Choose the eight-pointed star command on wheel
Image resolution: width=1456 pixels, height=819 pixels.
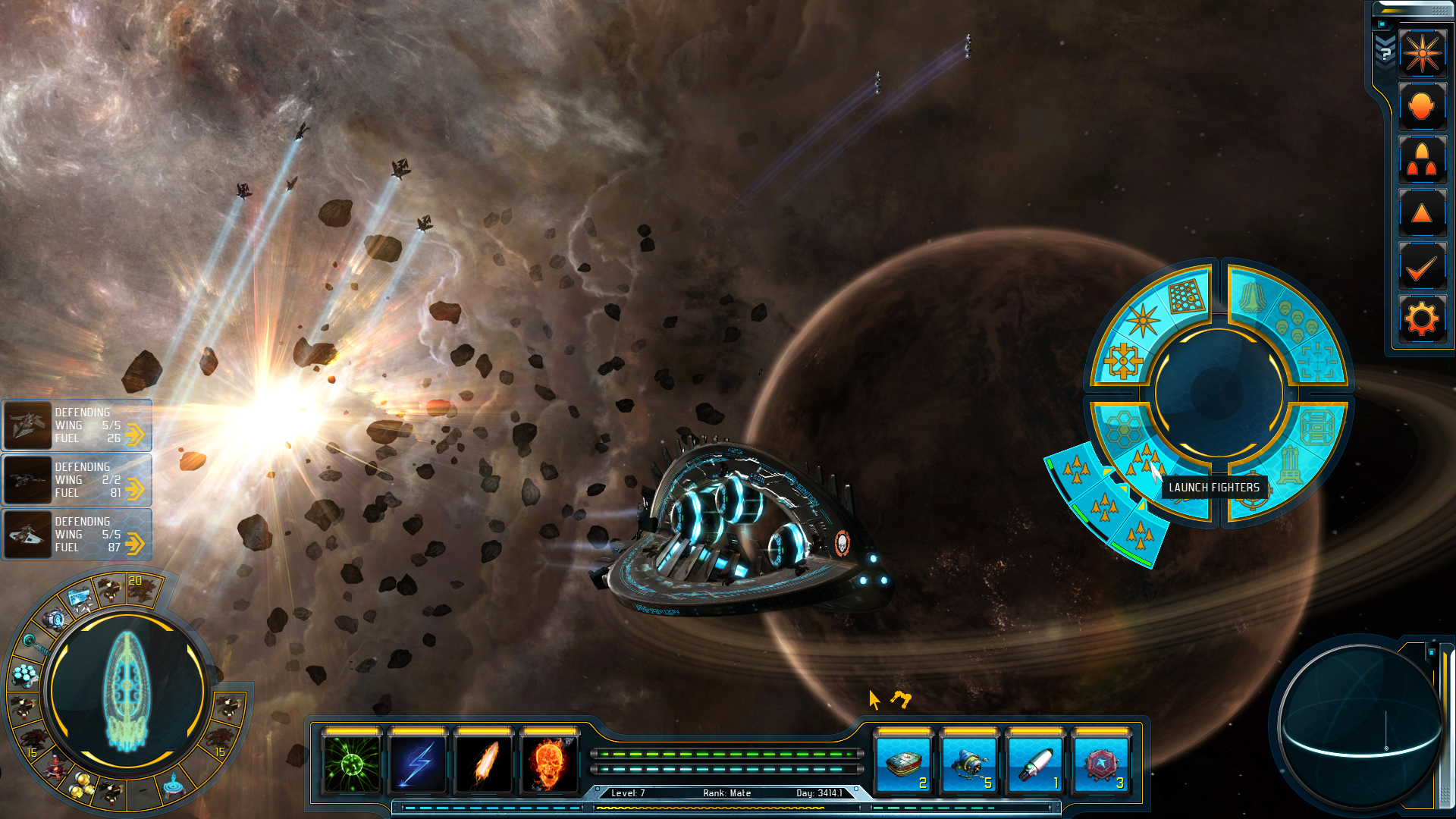1143,320
